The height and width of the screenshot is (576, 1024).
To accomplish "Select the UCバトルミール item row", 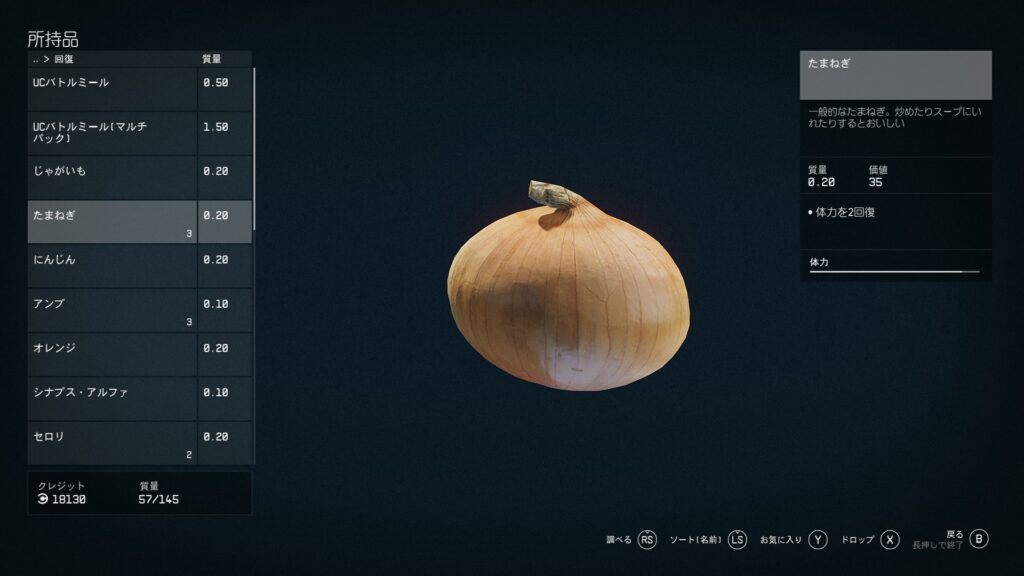I will point(112,89).
